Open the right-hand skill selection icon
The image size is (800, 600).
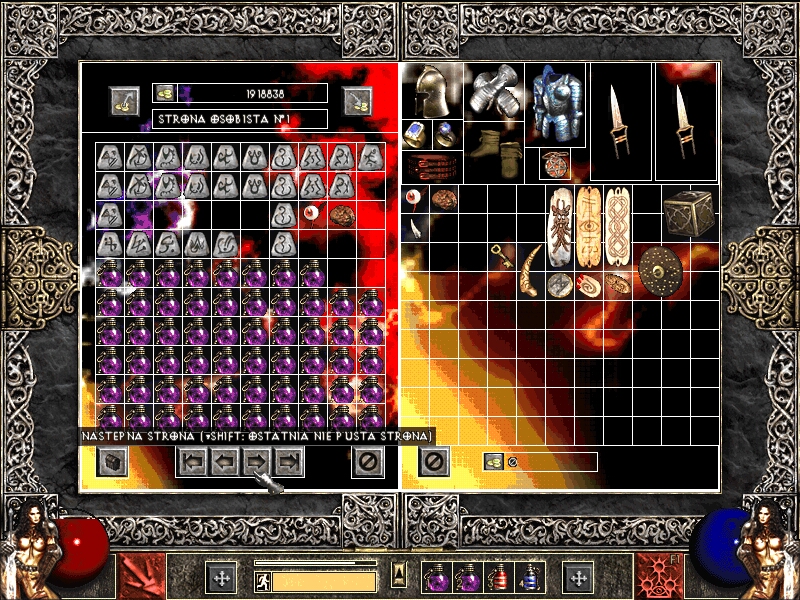[x=658, y=577]
